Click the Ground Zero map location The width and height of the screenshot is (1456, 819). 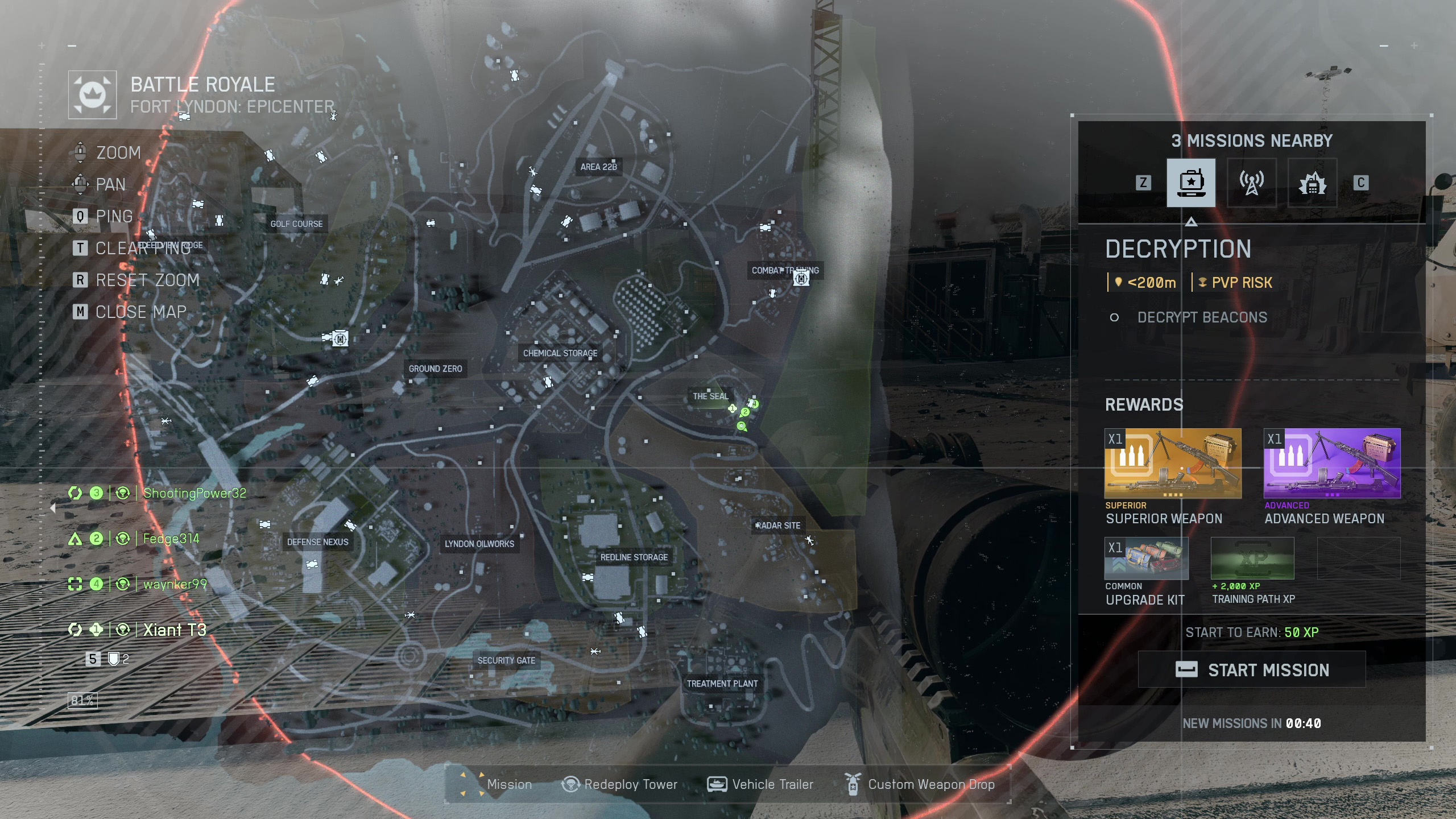pos(435,369)
